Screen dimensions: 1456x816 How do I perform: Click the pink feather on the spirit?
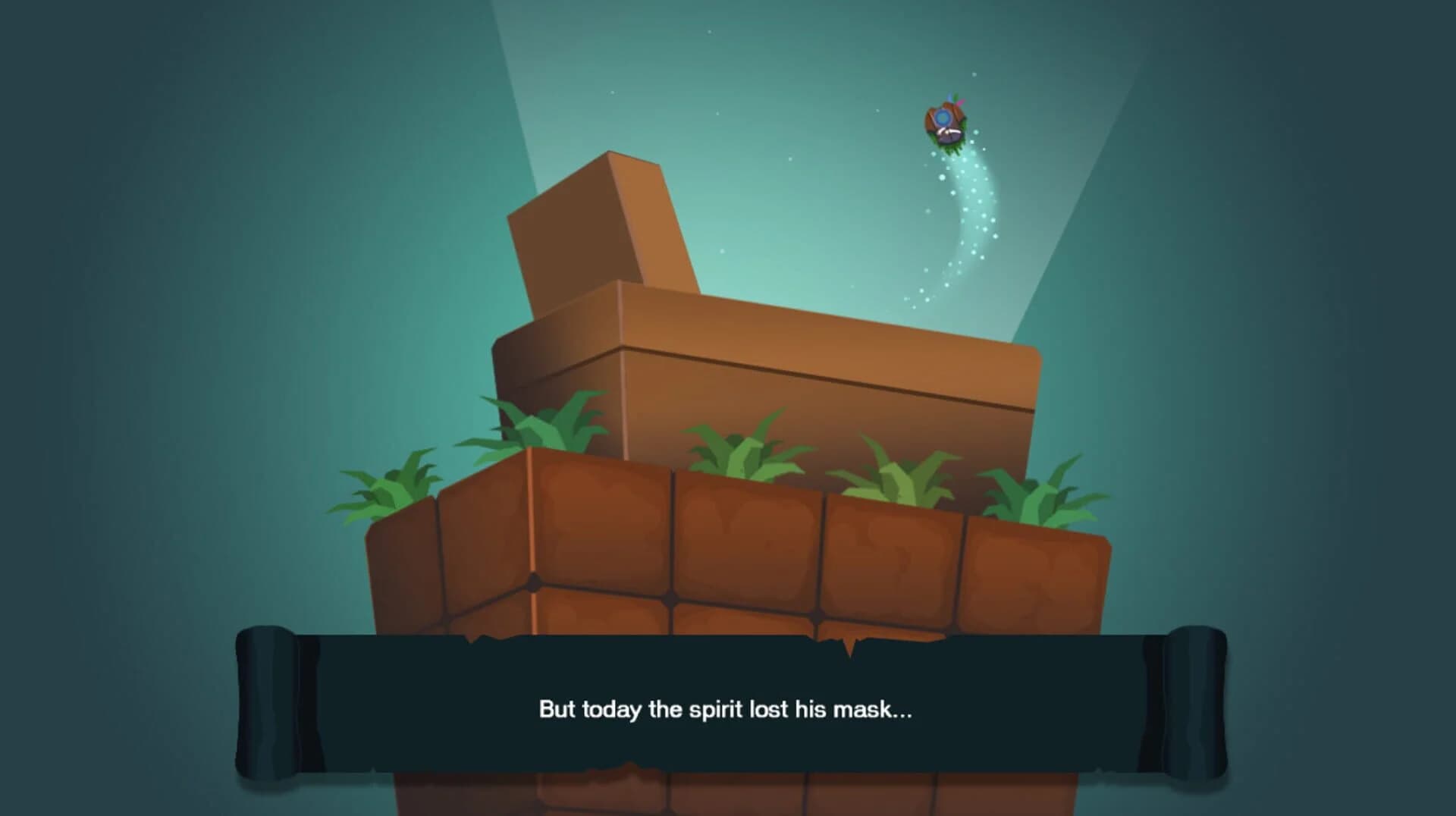click(x=960, y=102)
